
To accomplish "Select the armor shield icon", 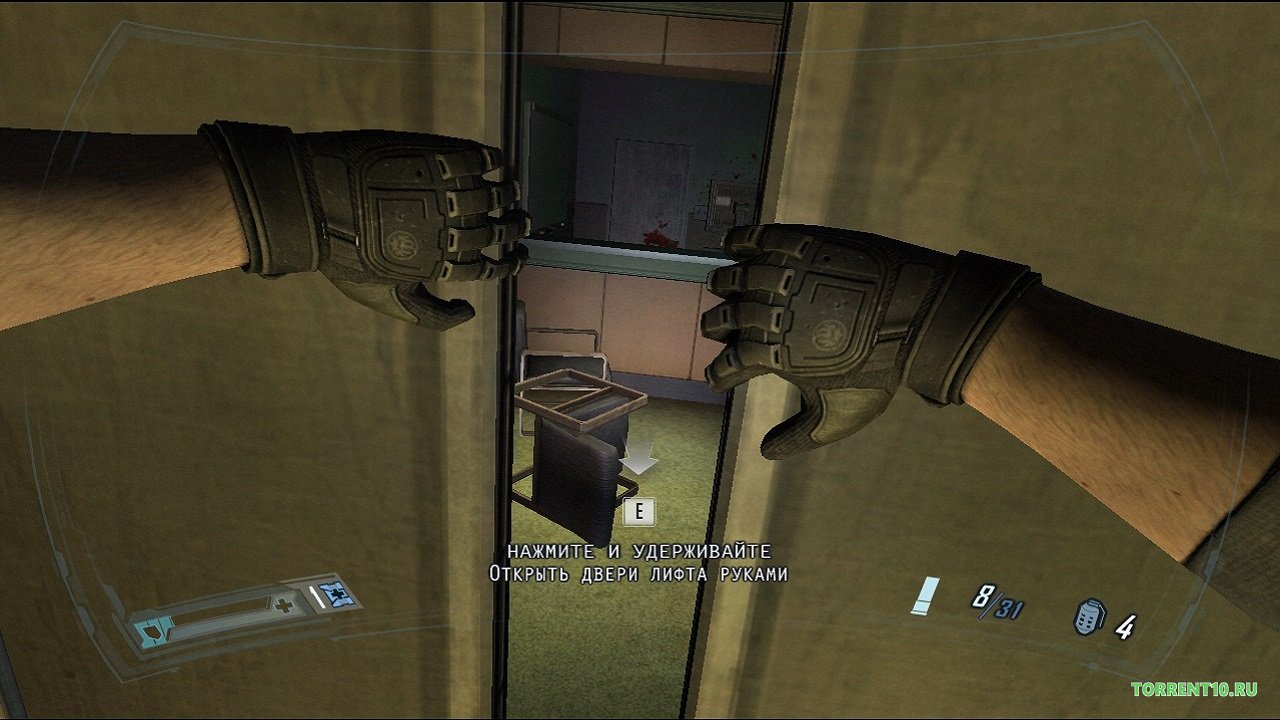I will pos(153,632).
